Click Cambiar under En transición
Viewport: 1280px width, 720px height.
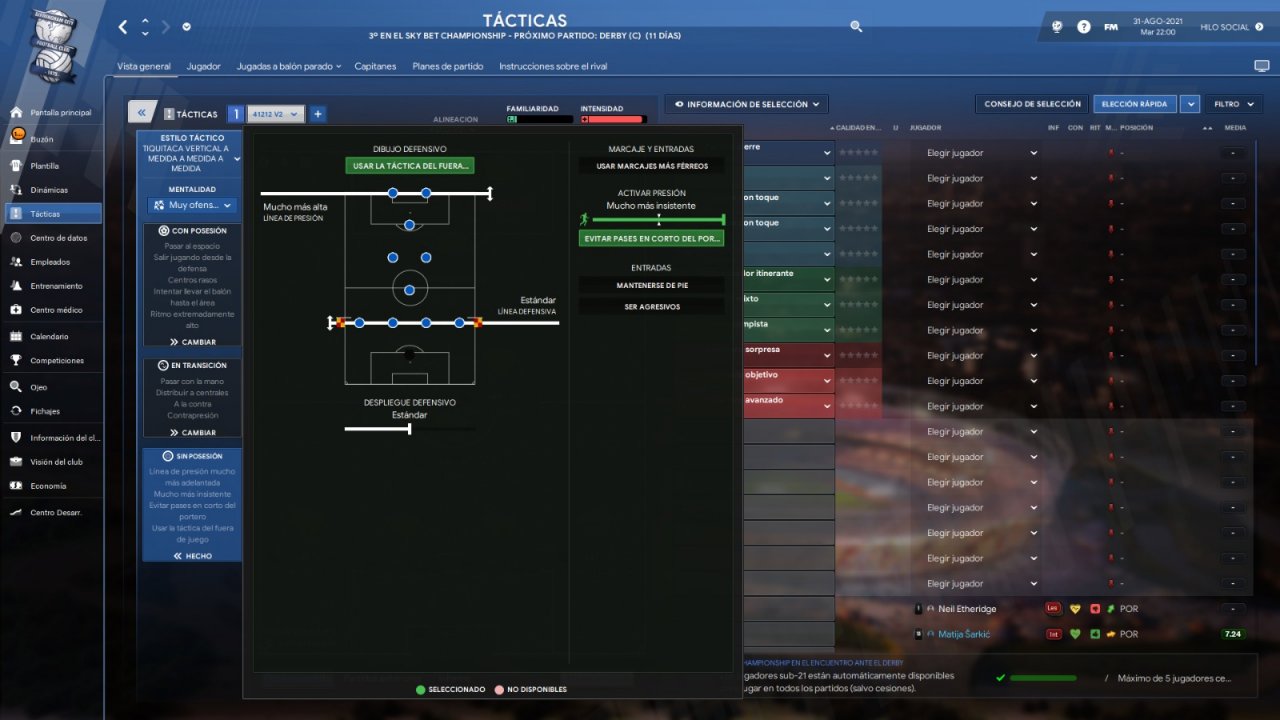click(192, 433)
